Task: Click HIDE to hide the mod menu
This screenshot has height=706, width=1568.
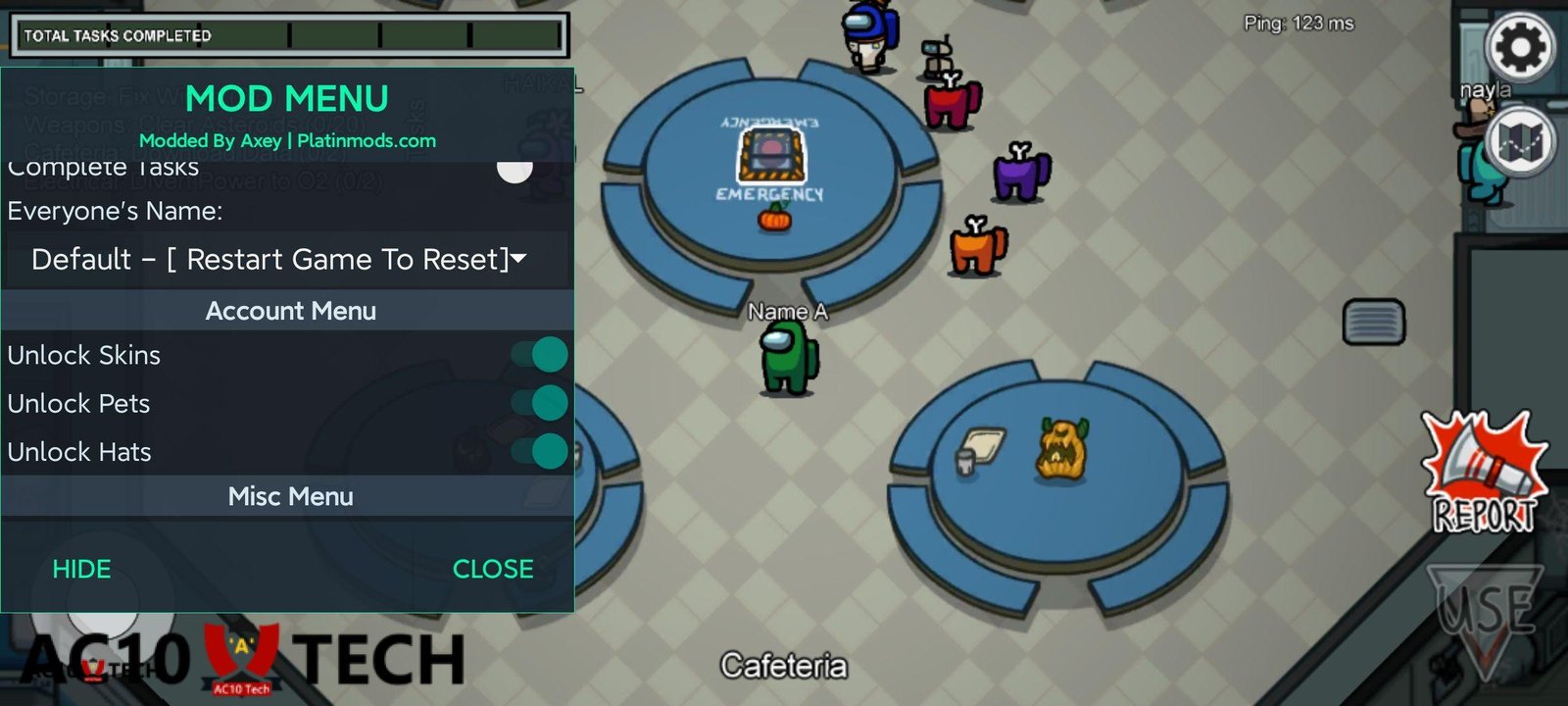Action: click(x=82, y=569)
